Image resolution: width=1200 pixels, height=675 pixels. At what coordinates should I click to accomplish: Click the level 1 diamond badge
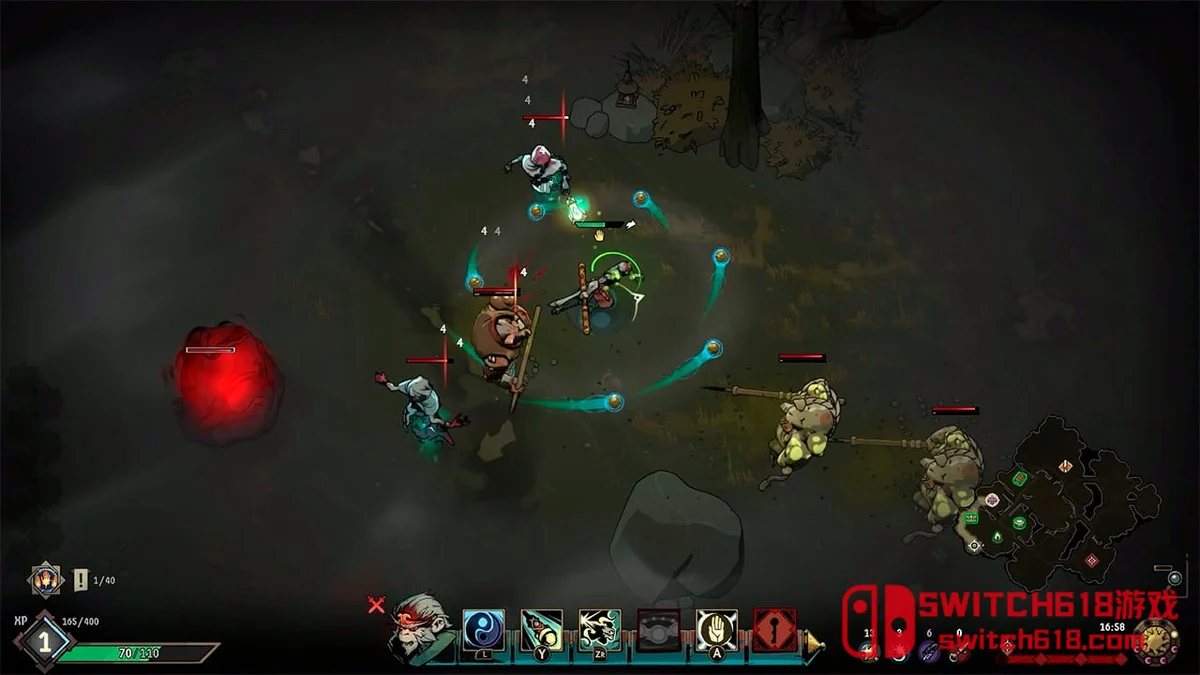(x=43, y=641)
